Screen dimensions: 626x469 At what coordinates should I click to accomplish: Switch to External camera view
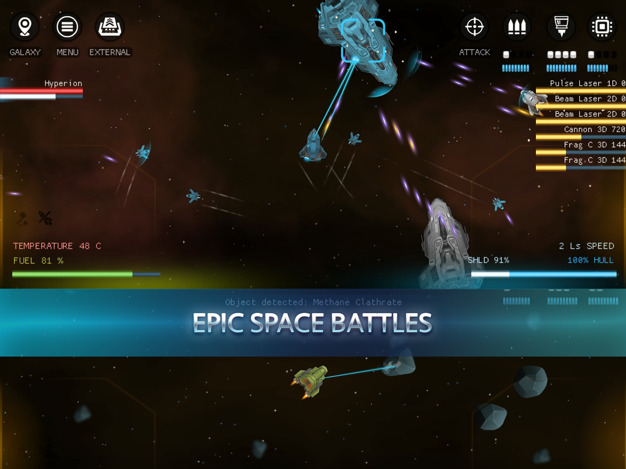(109, 28)
